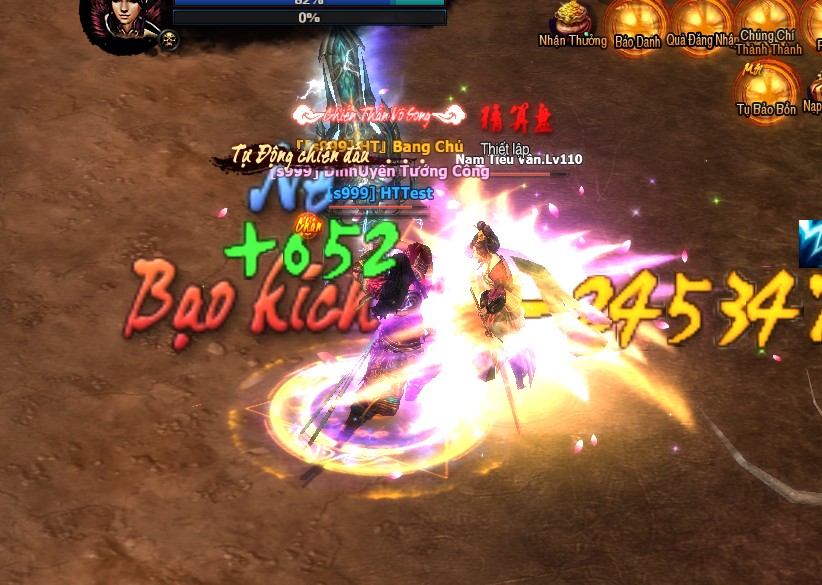
Task: Claim the Quà Đăng Nhập login gift
Action: click(702, 22)
